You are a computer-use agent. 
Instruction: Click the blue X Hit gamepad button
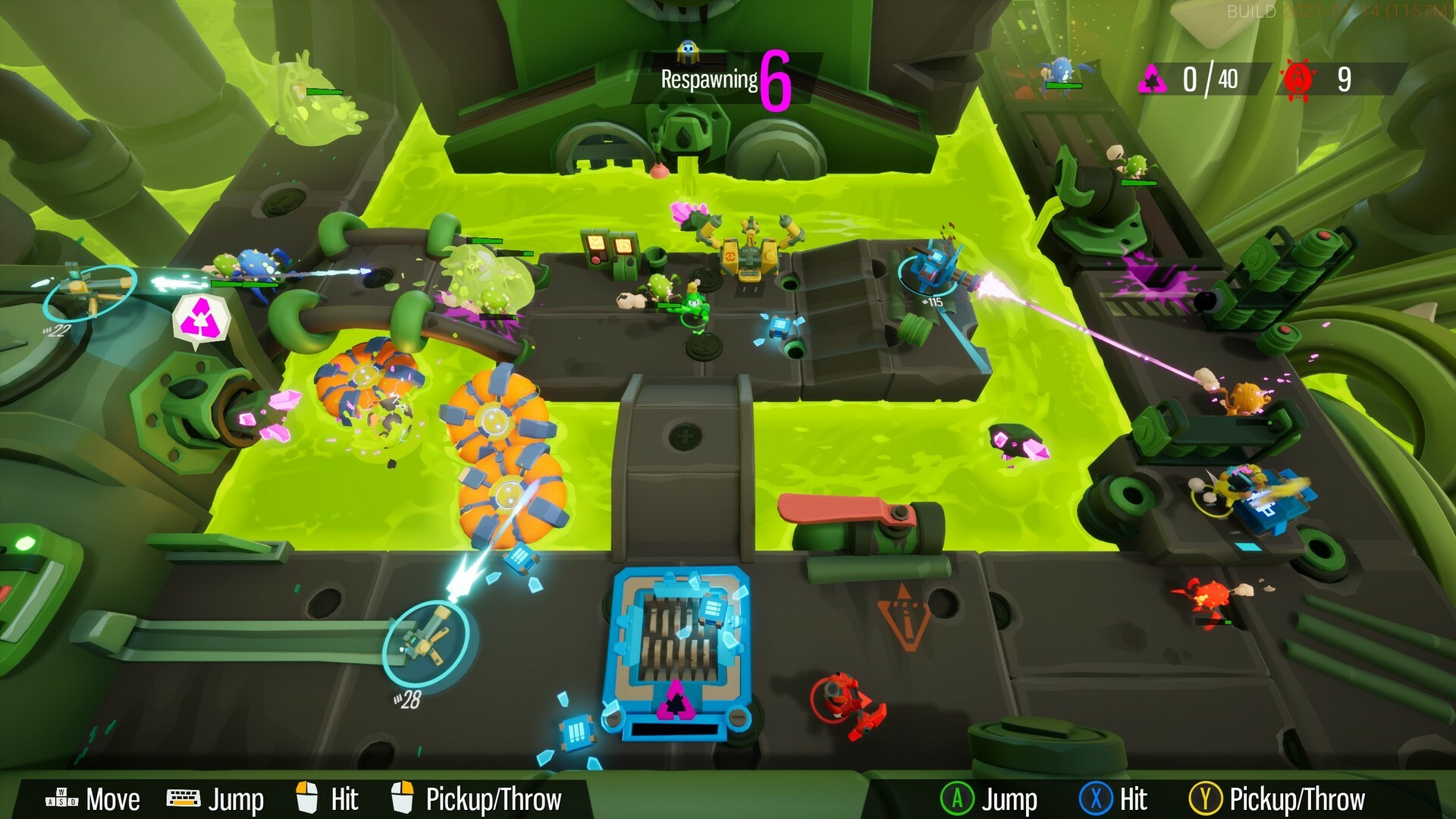point(1094,798)
